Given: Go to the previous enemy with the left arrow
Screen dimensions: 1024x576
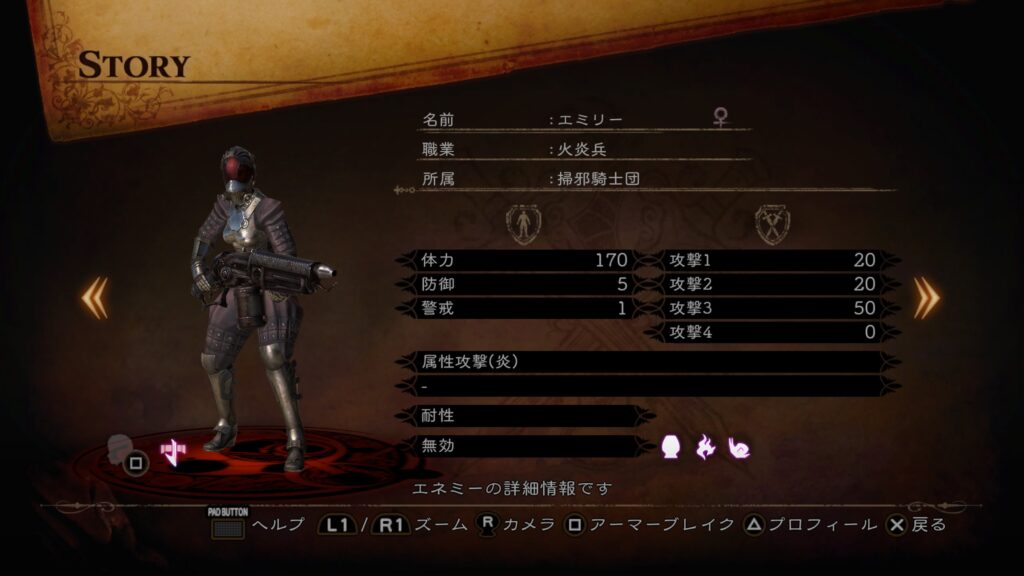Looking at the screenshot, I should (x=95, y=297).
